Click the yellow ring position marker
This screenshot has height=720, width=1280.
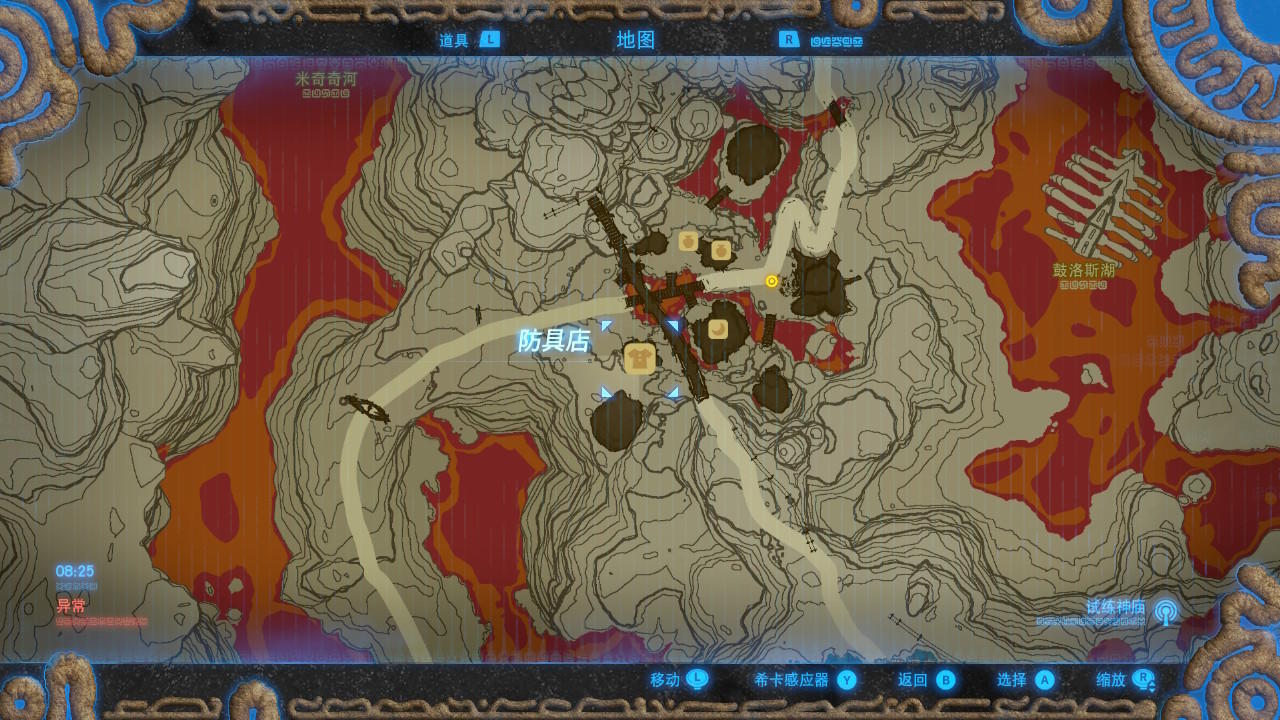(772, 281)
